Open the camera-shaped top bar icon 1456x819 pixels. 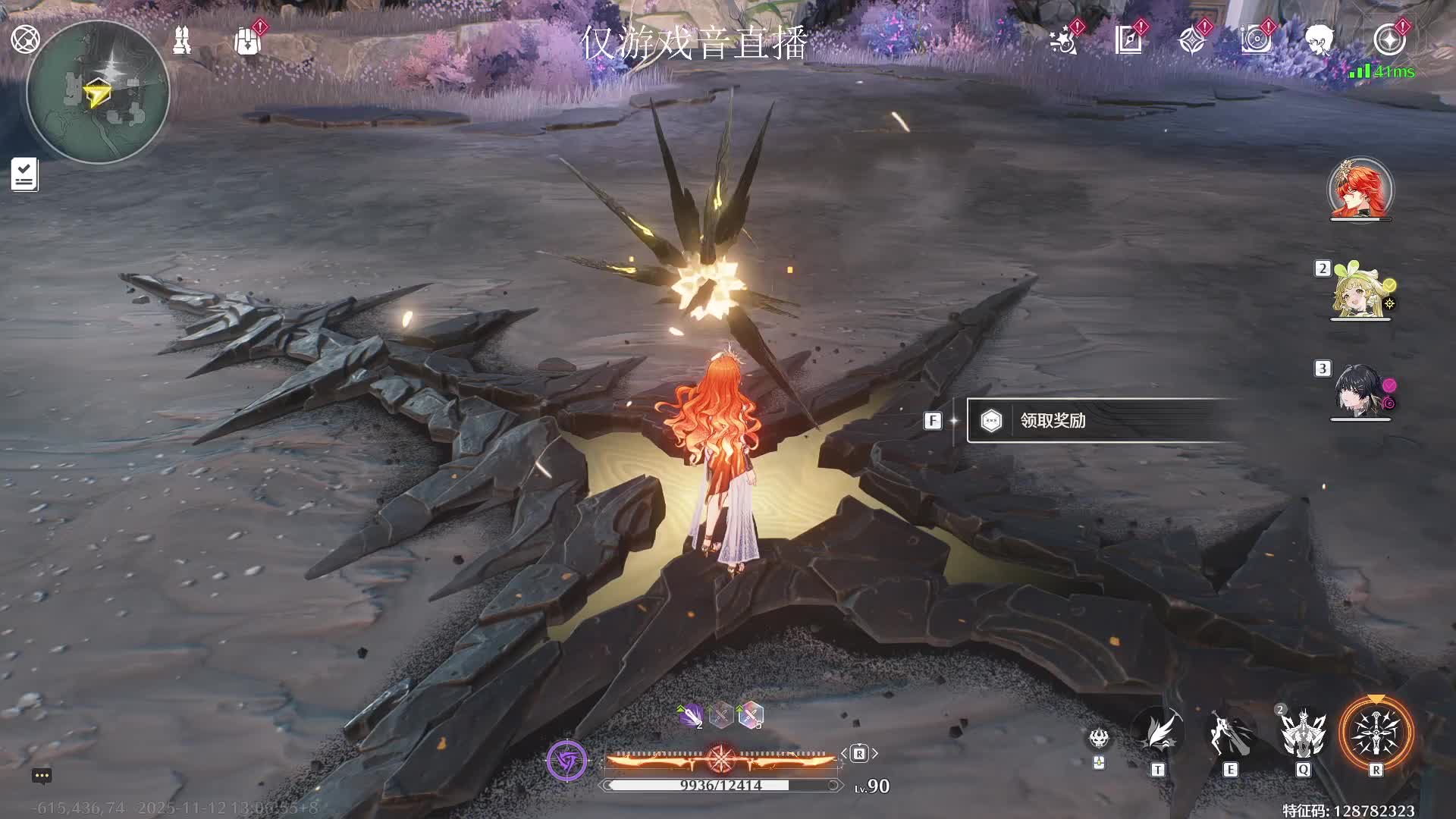tap(1256, 39)
